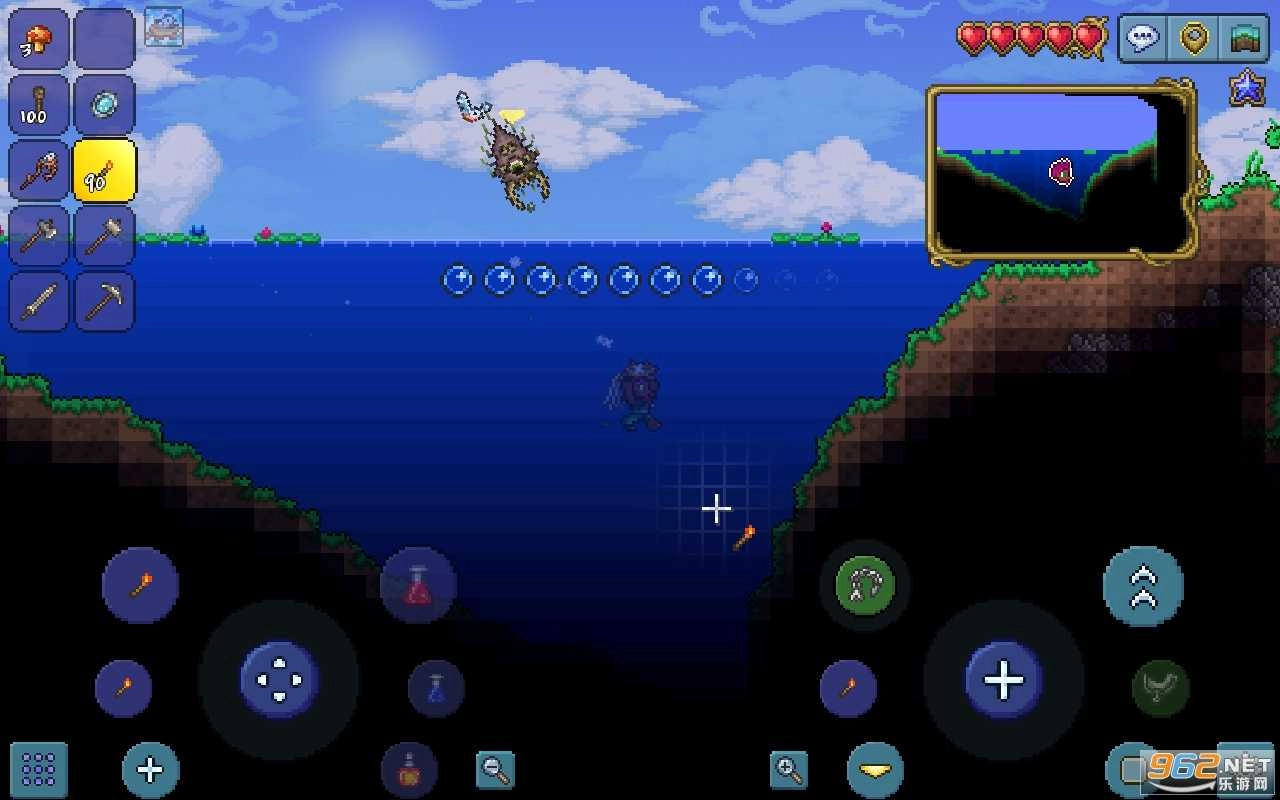Tap the zoom-out magnifier button

pos(493,768)
